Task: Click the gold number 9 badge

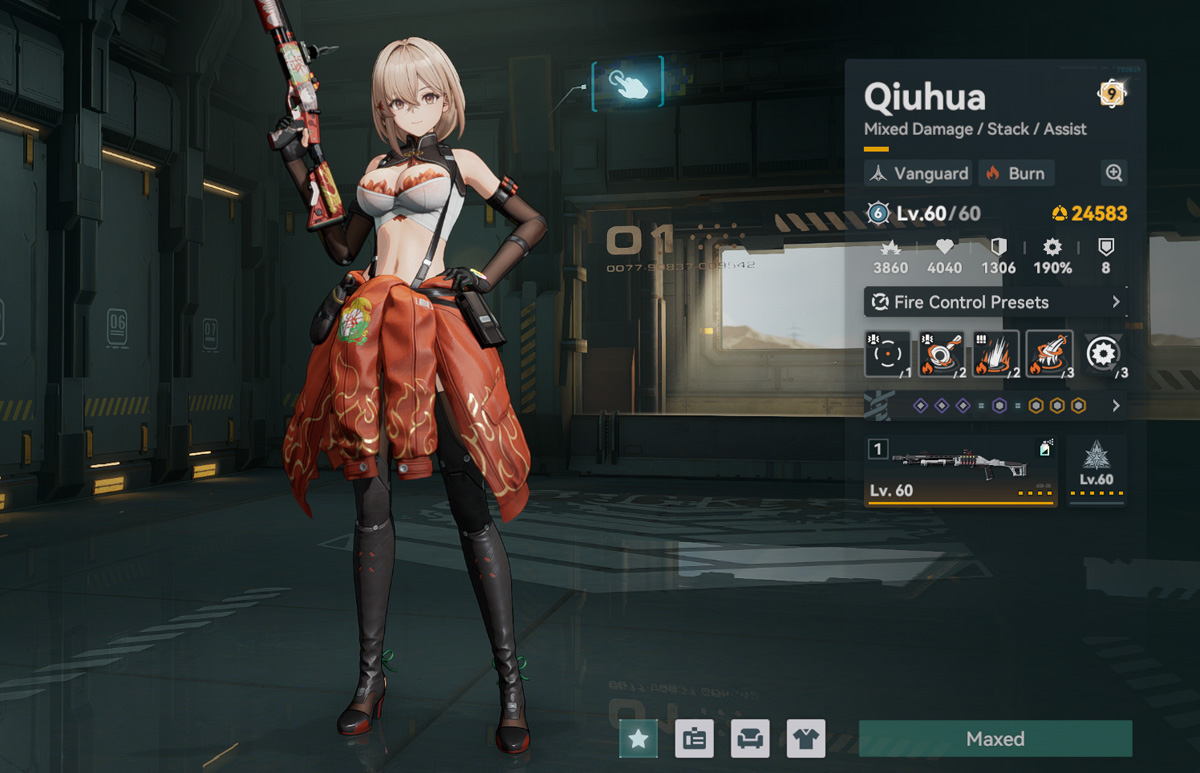Action: (x=1111, y=94)
